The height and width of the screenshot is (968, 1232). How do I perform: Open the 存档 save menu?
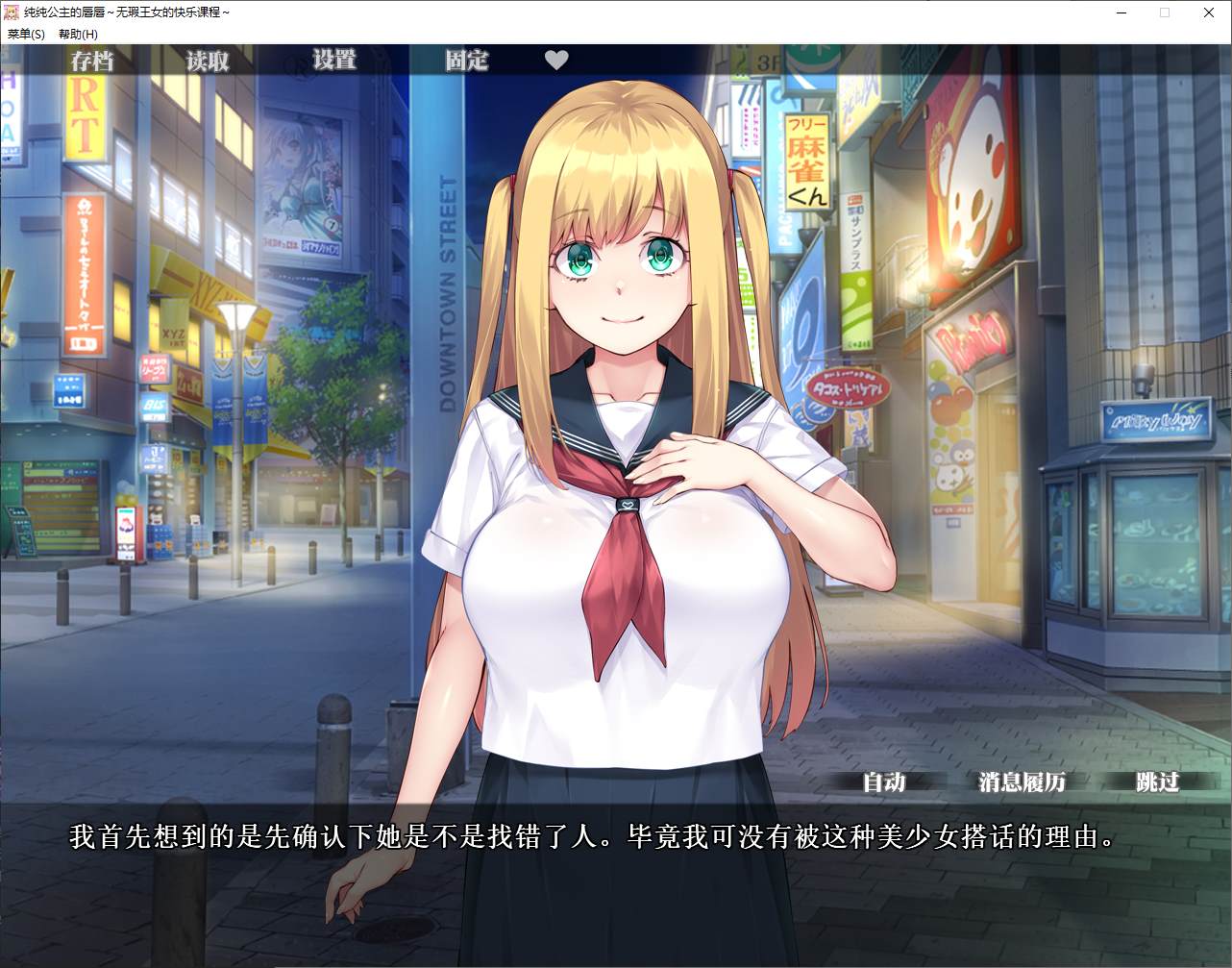(92, 62)
